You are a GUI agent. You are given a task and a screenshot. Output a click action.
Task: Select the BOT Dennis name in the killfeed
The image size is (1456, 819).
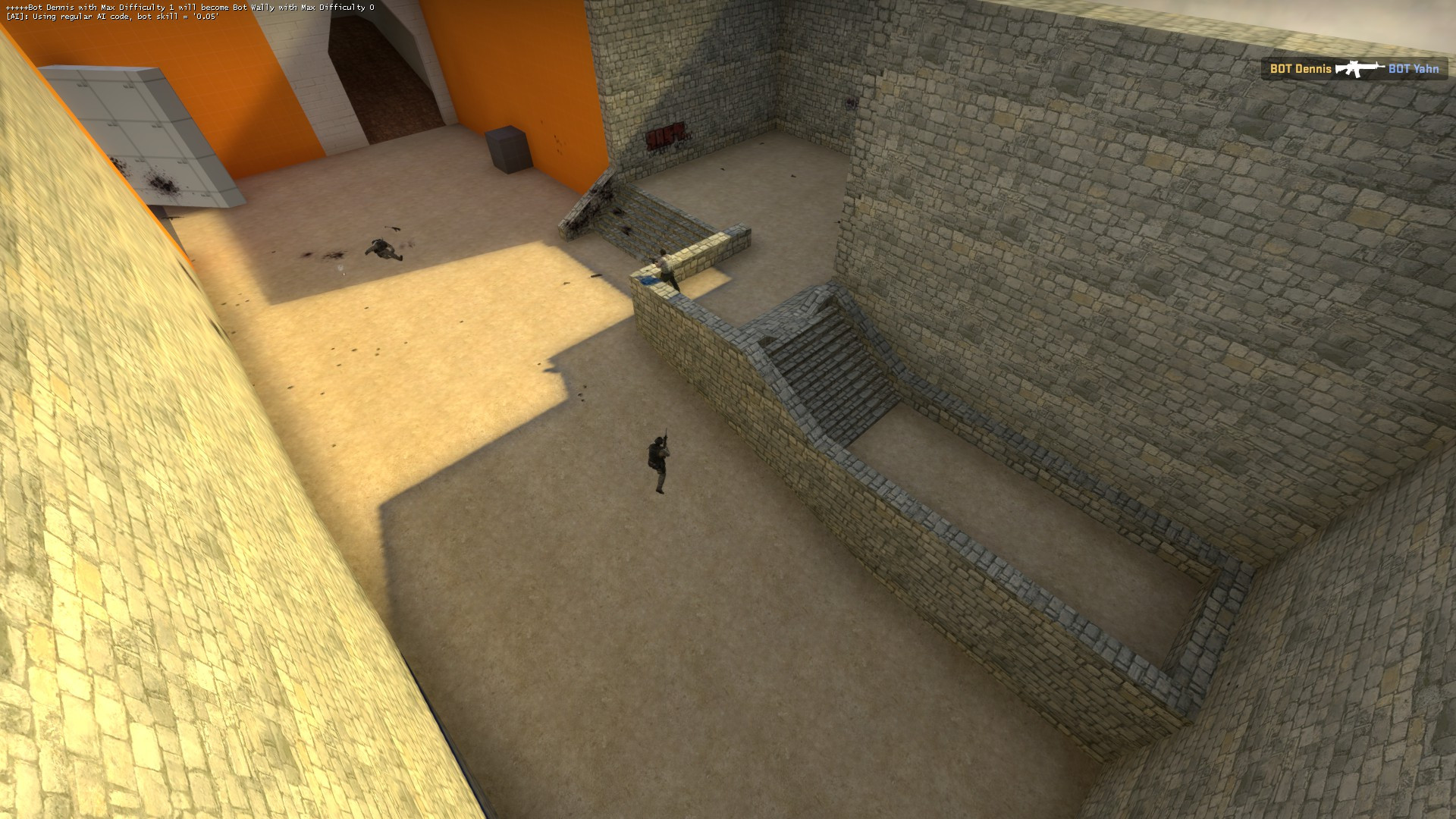click(x=1298, y=69)
